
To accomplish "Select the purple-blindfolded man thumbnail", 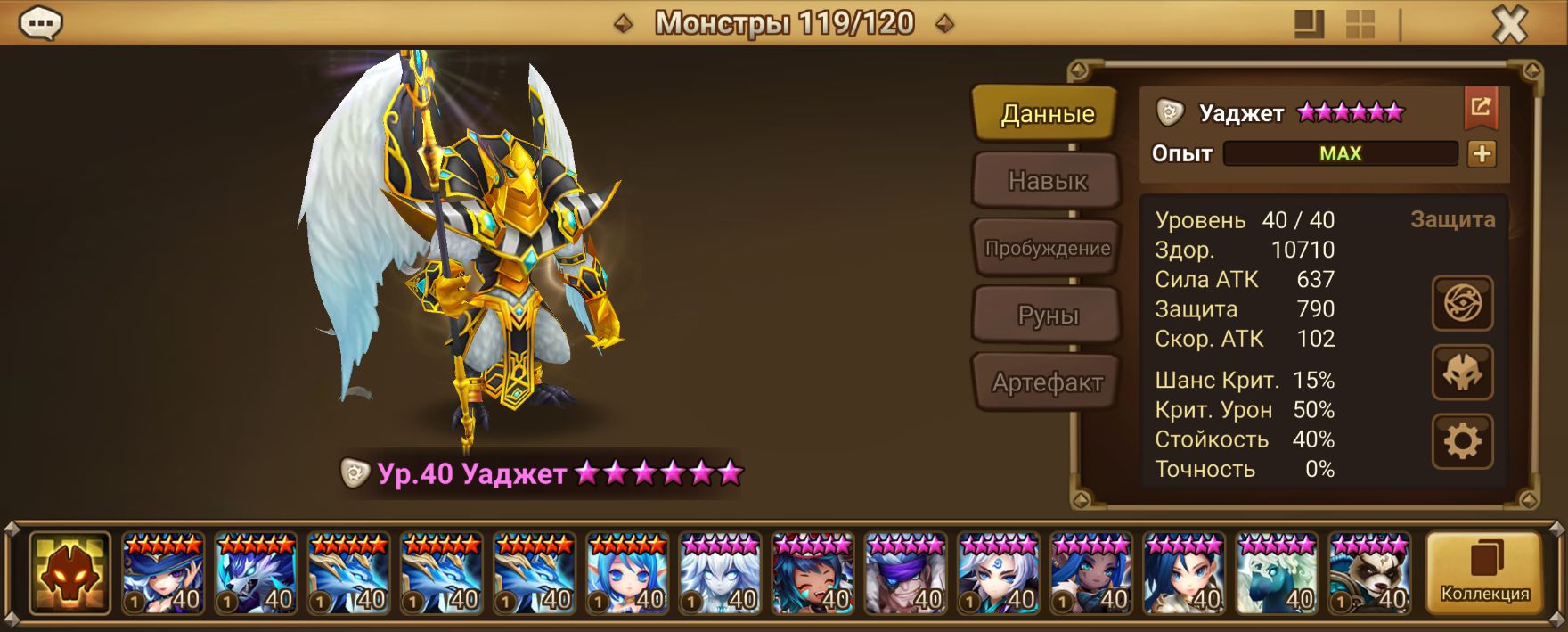I will click(905, 574).
